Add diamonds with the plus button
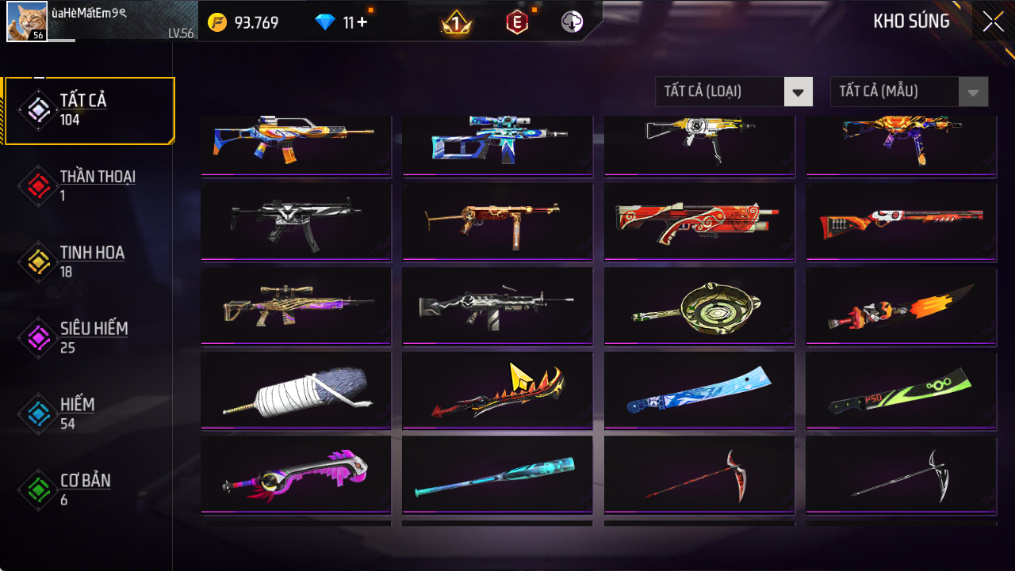Image resolution: width=1015 pixels, height=571 pixels. pos(362,22)
